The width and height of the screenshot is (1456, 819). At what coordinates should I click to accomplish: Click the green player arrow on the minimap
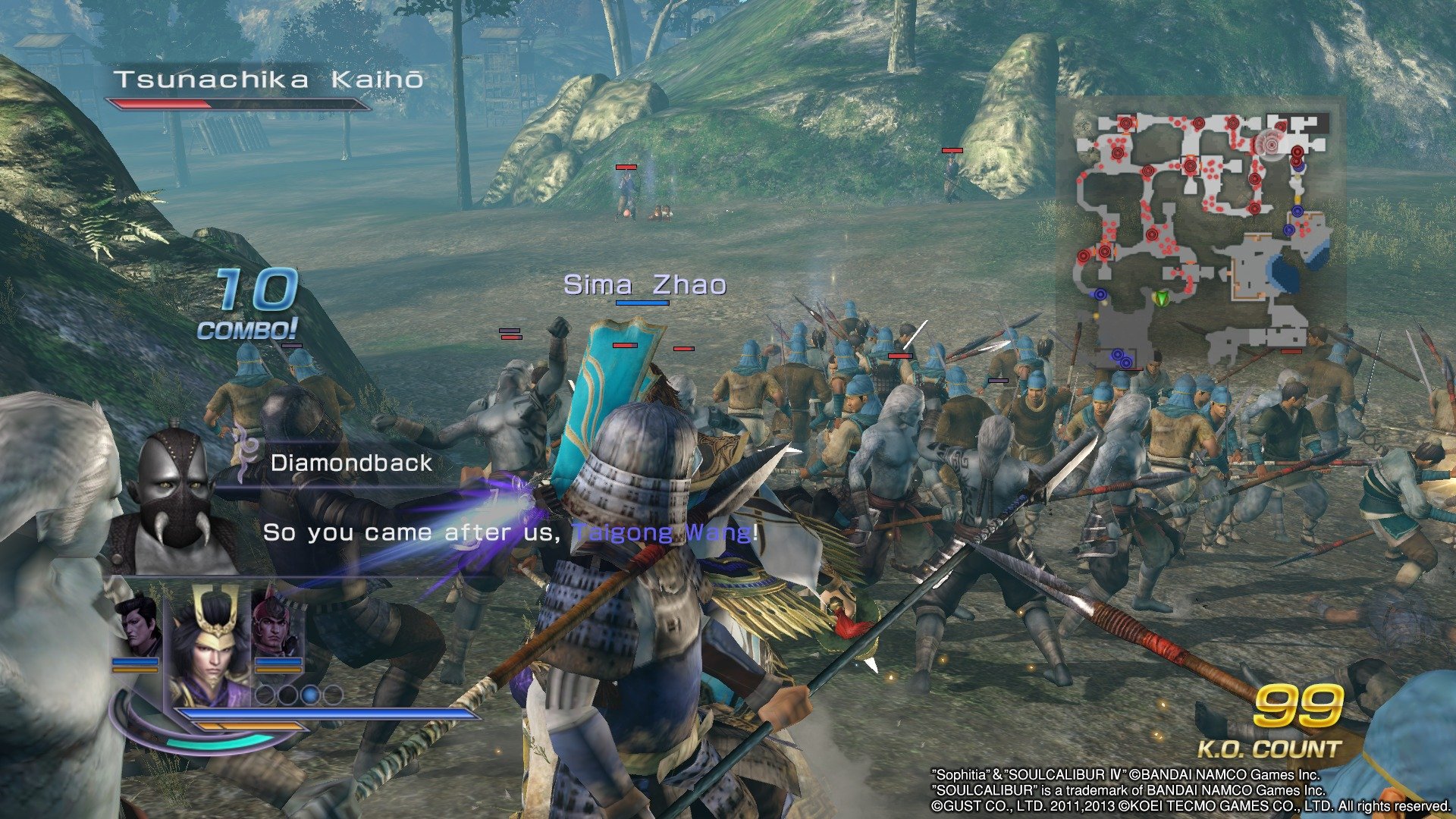click(x=1162, y=297)
